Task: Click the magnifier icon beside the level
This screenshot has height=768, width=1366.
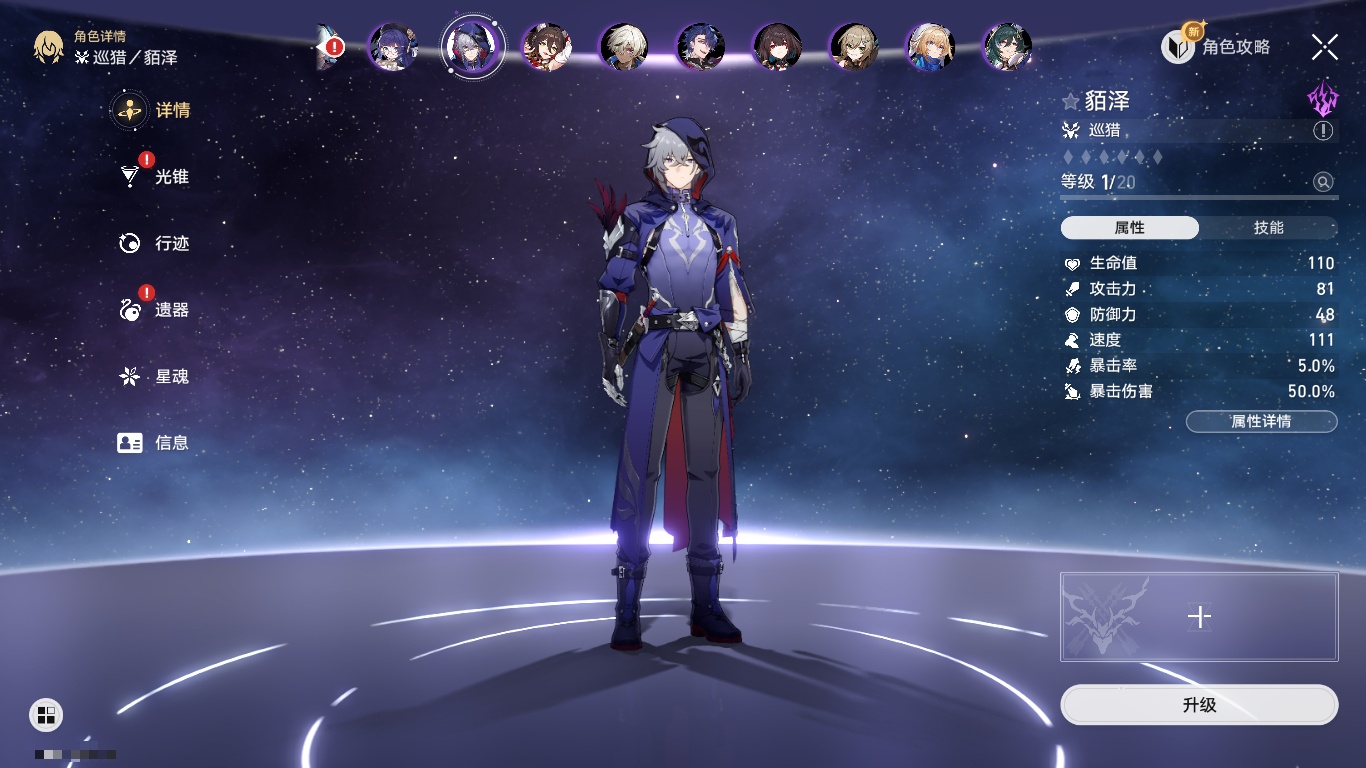Action: pos(1323,182)
